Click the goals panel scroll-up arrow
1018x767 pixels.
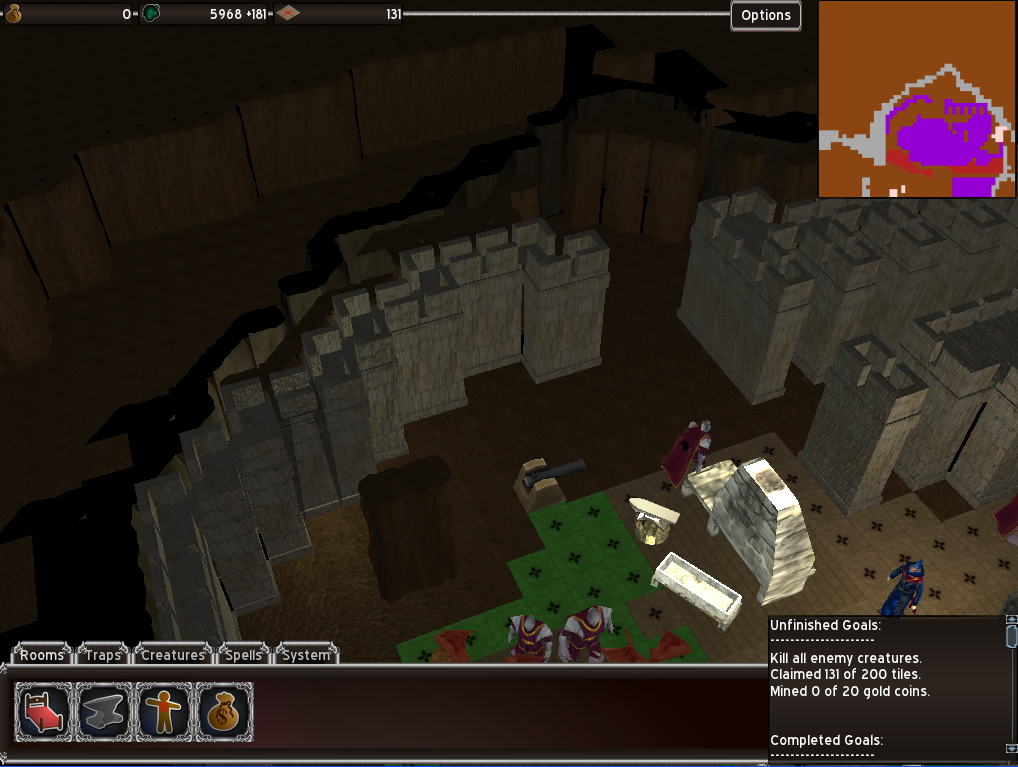click(x=1011, y=621)
